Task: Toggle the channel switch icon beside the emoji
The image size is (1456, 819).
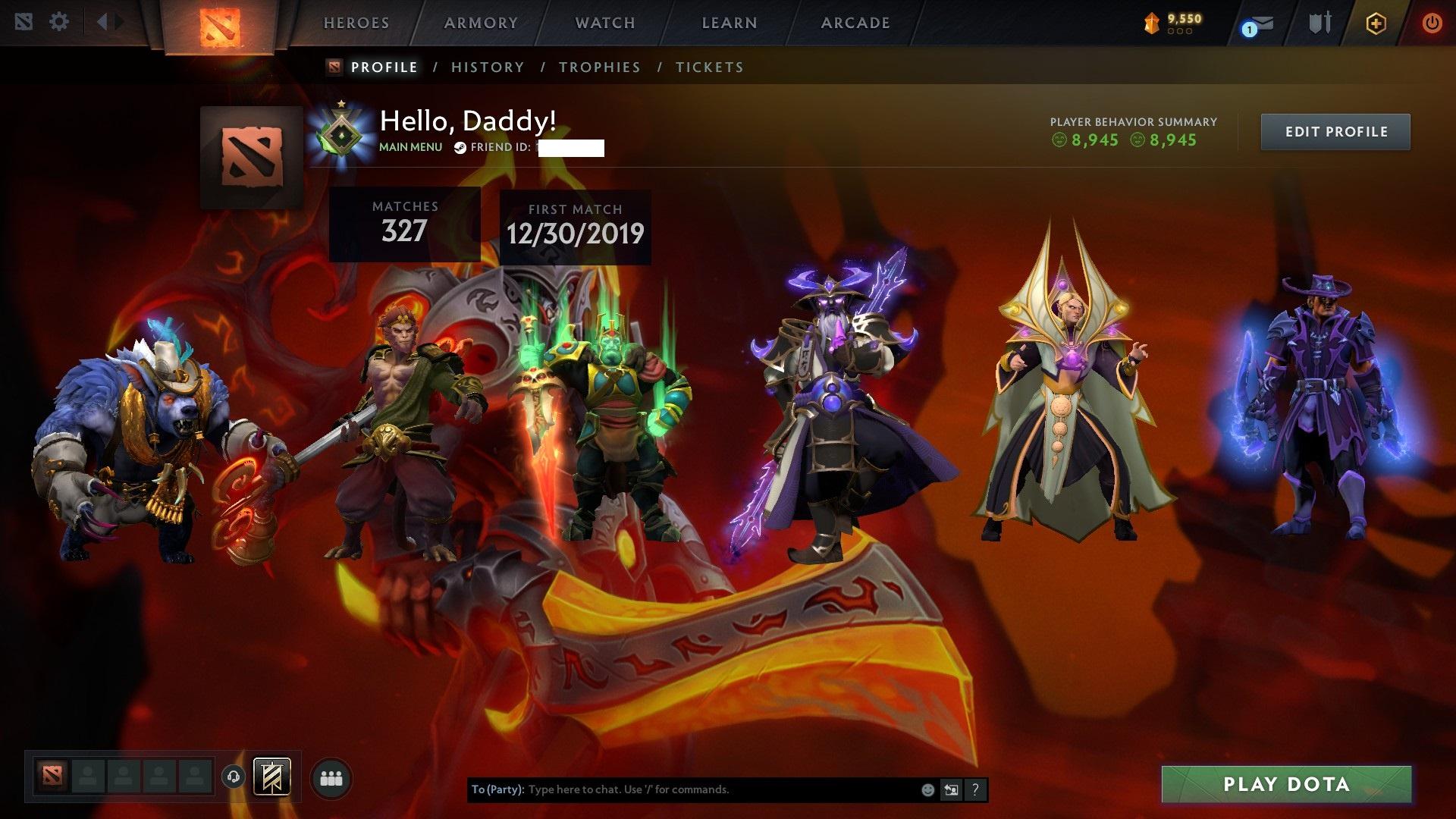Action: point(951,789)
